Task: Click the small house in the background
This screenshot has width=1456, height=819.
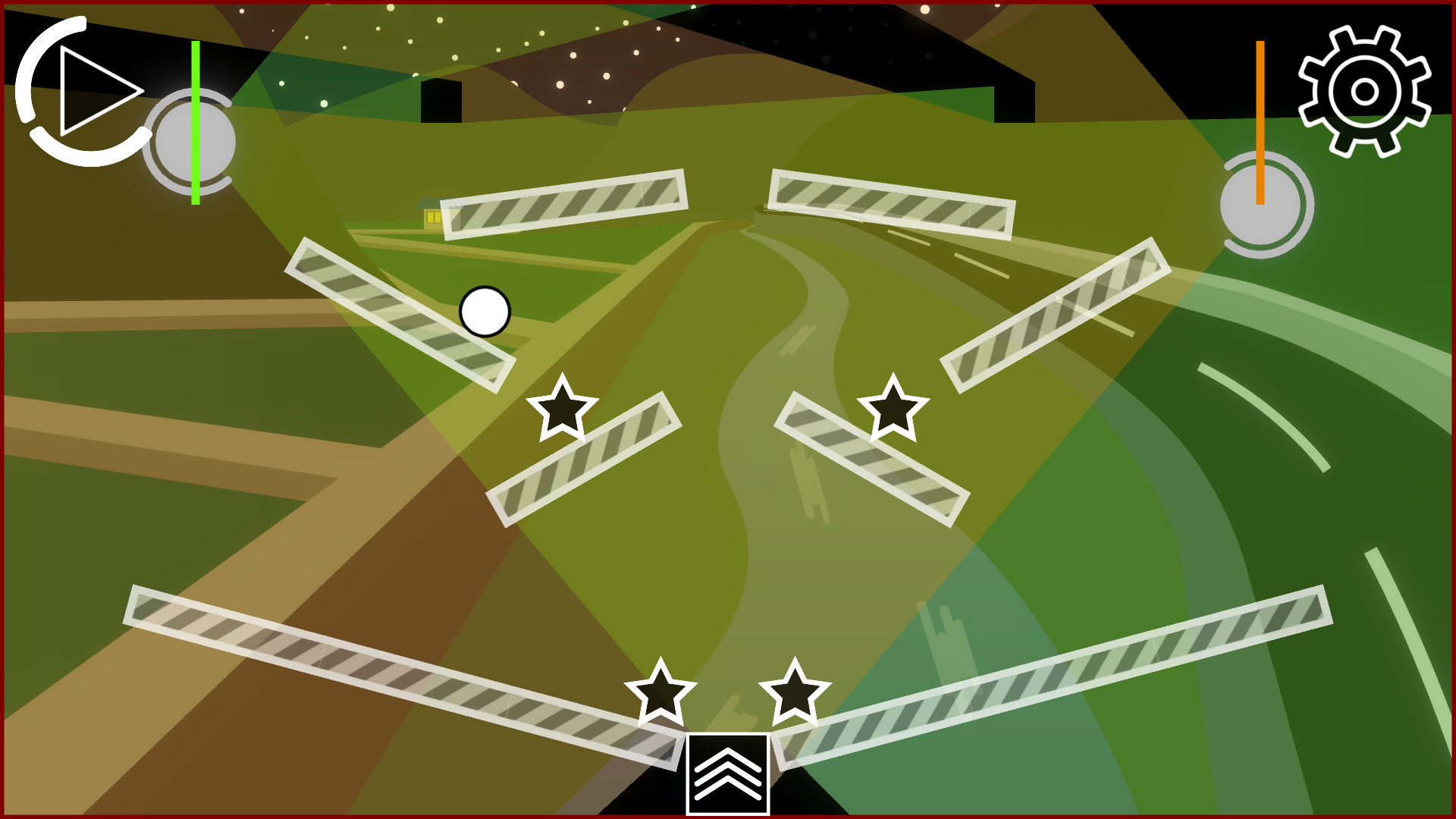Action: tap(428, 215)
